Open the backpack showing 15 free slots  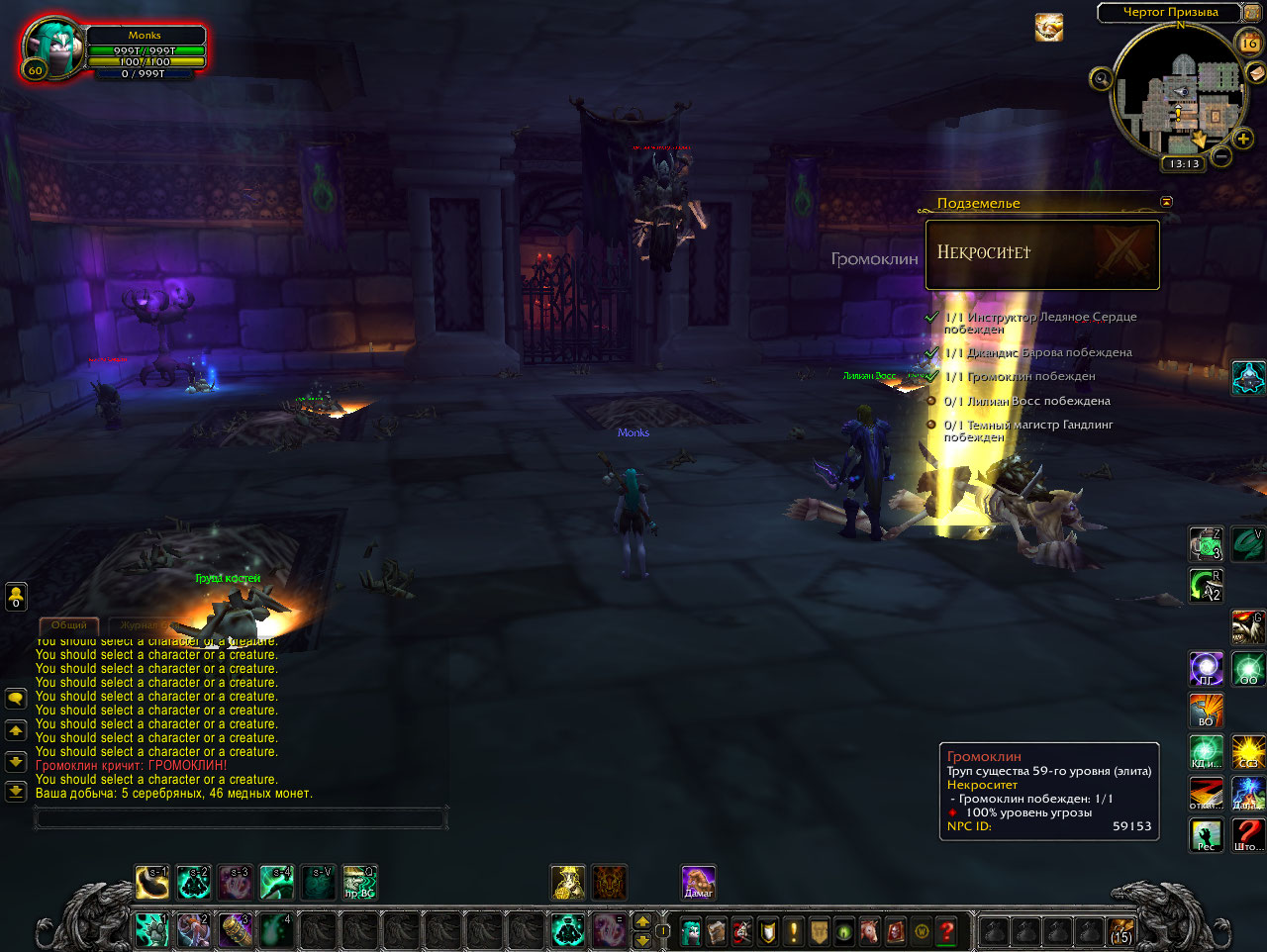point(1121,931)
